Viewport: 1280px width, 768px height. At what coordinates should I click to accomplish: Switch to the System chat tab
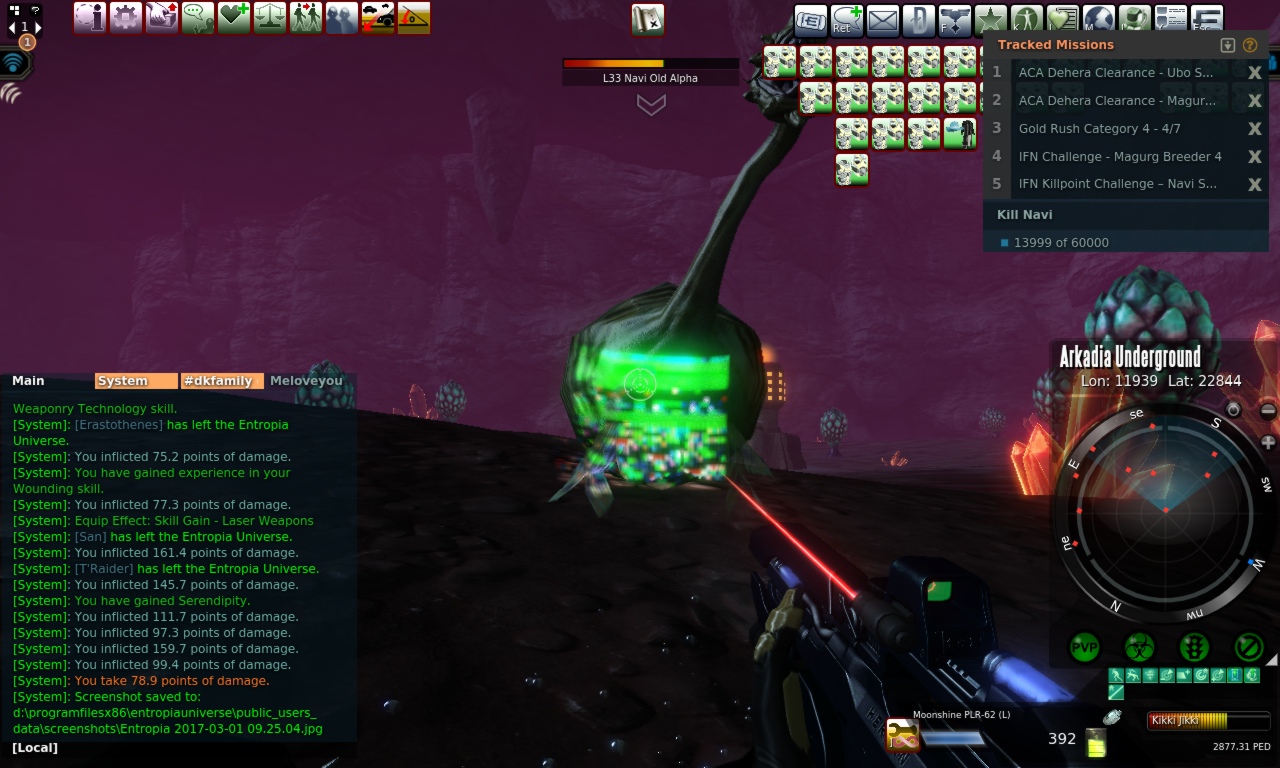coord(135,381)
